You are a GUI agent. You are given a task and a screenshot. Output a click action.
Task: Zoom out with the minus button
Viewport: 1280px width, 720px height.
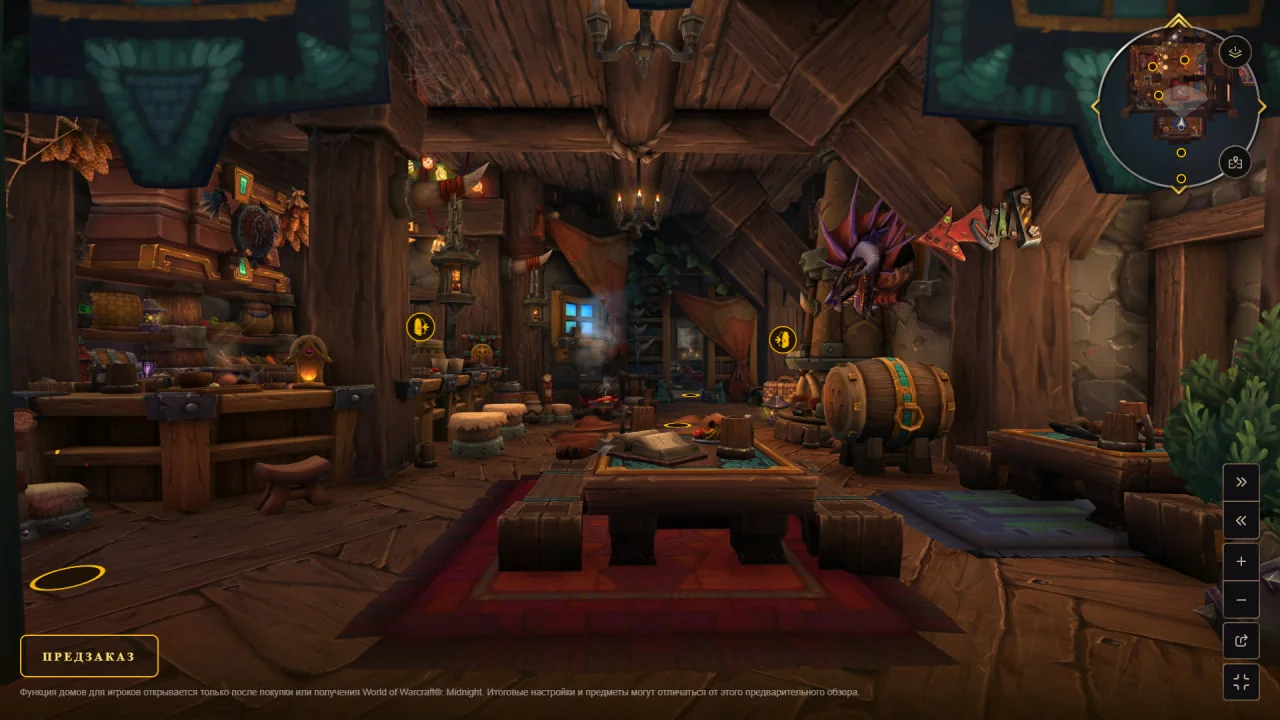[x=1241, y=600]
